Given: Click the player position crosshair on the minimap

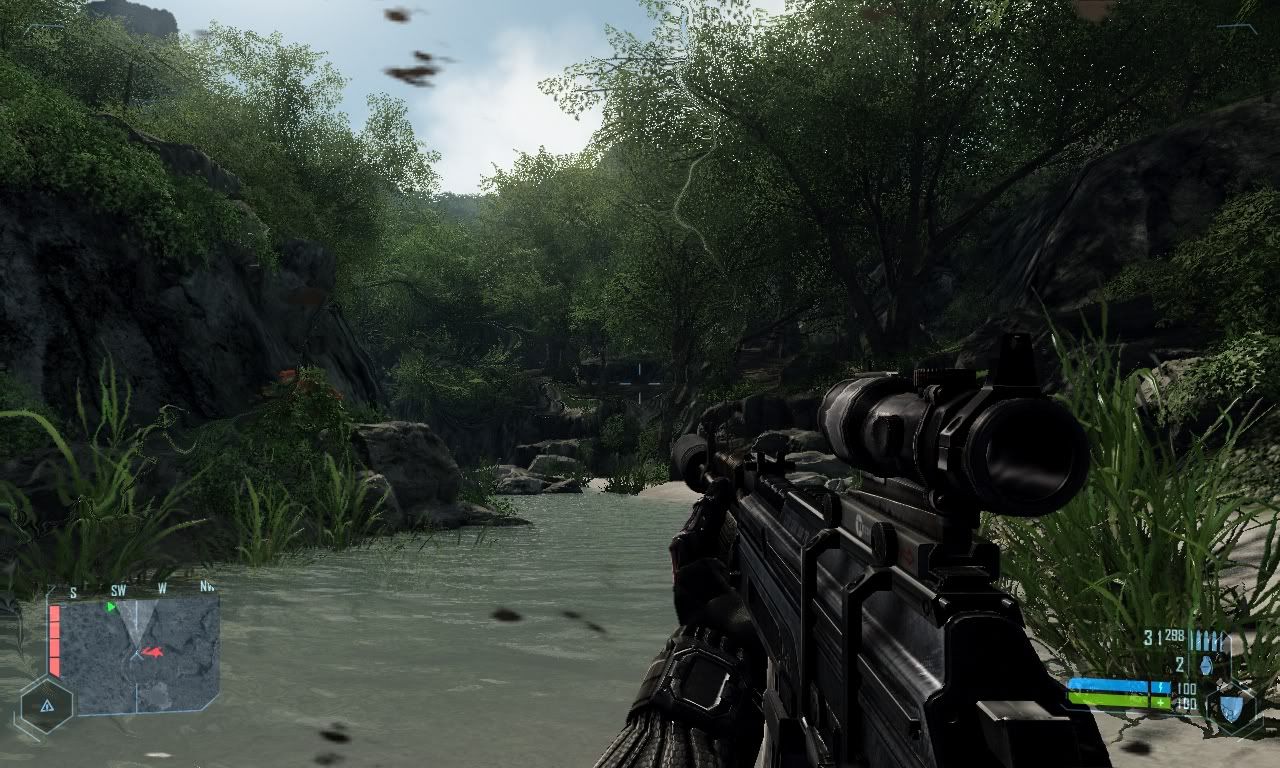Looking at the screenshot, I should tap(137, 653).
